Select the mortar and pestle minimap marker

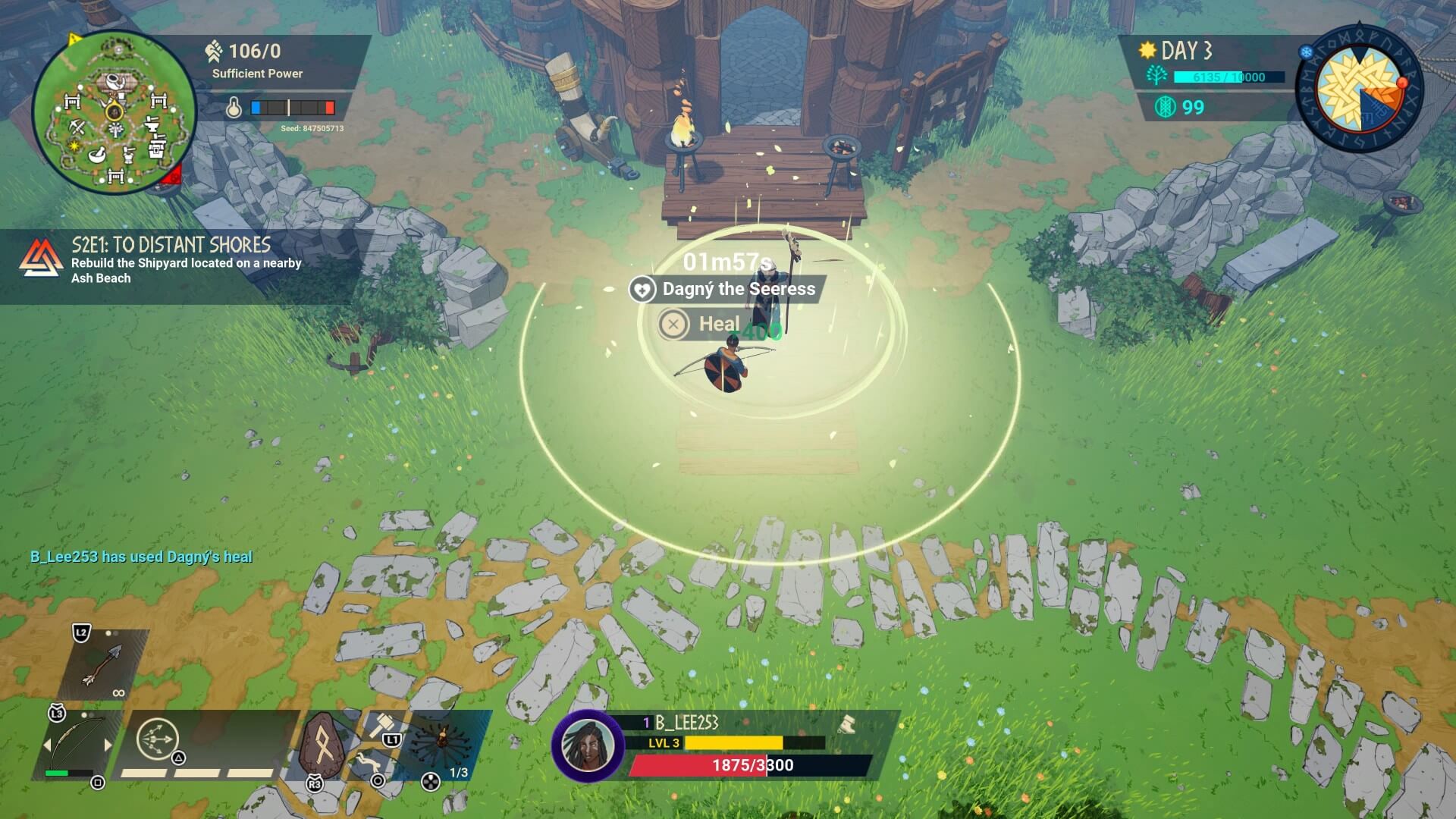99,155
